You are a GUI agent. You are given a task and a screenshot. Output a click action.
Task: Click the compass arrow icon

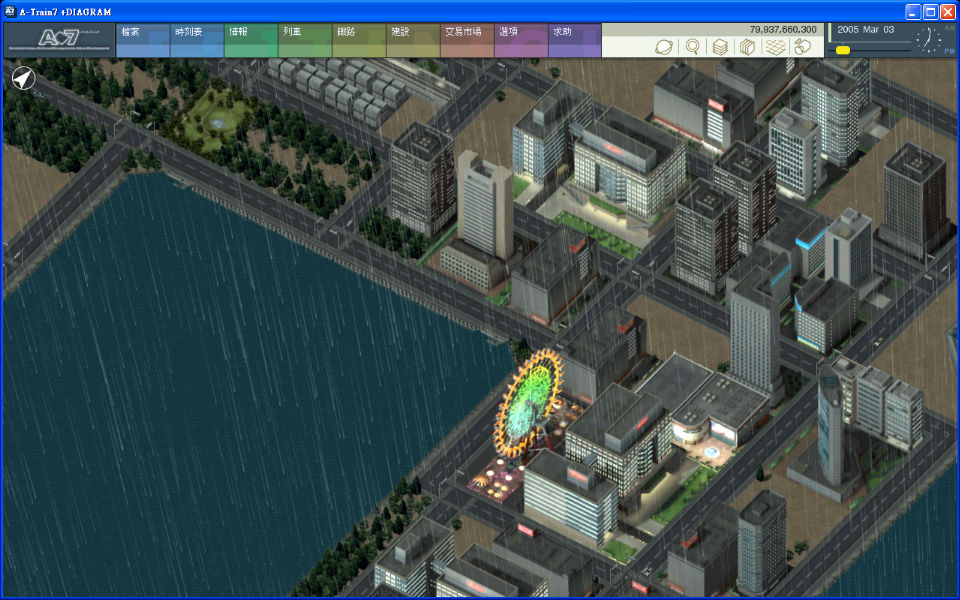(x=23, y=78)
